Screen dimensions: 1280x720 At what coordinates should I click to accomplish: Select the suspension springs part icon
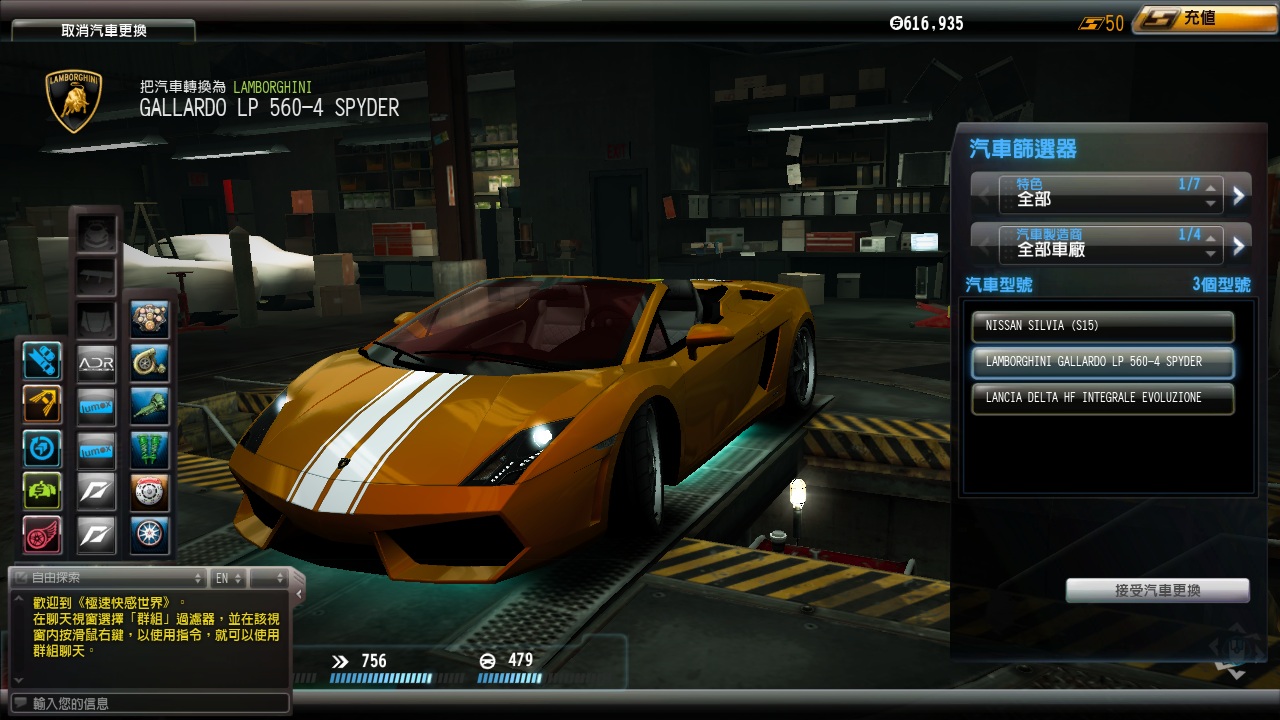150,449
